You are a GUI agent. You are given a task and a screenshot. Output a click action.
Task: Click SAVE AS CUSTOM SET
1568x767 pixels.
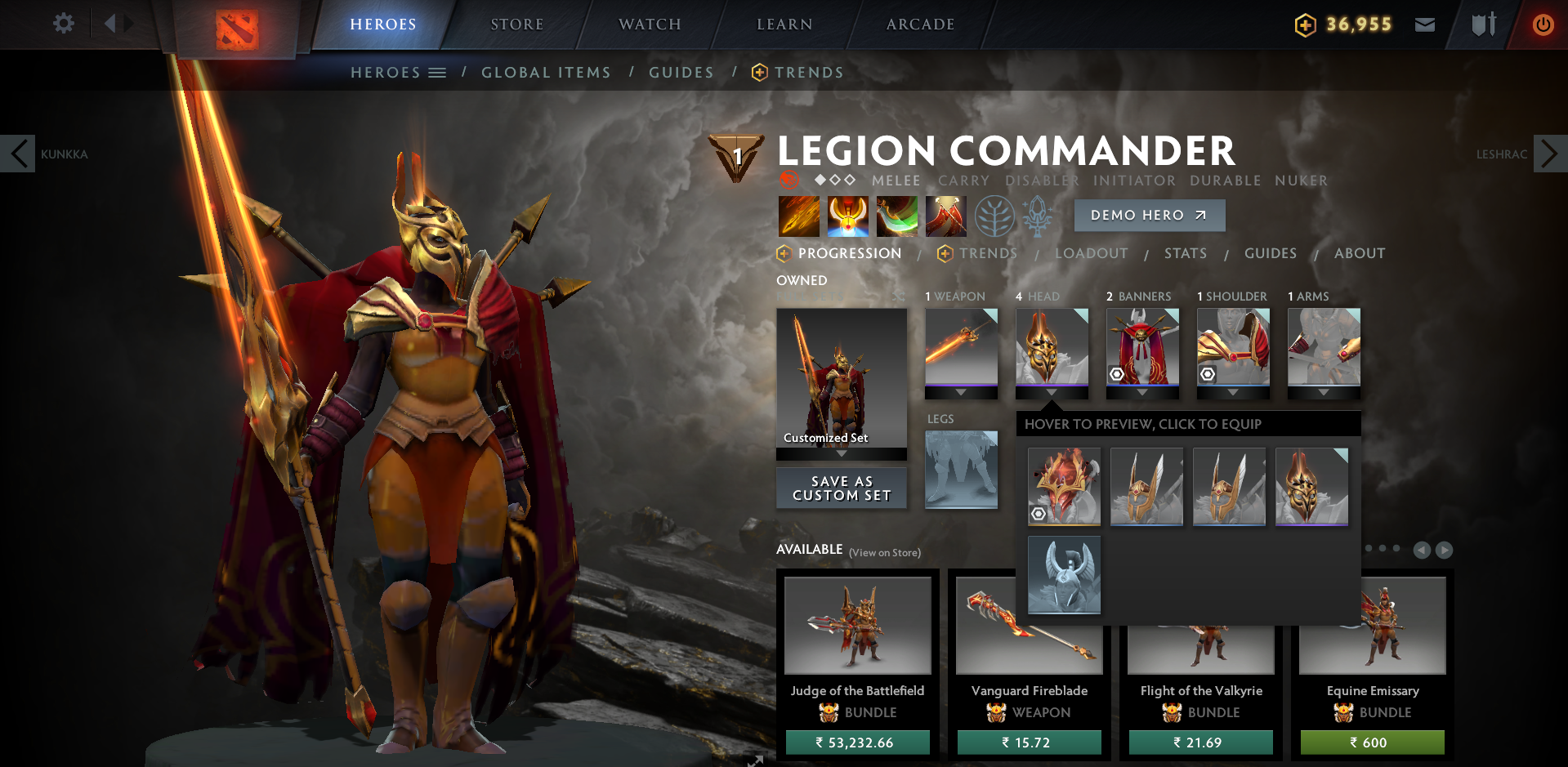pyautogui.click(x=841, y=488)
